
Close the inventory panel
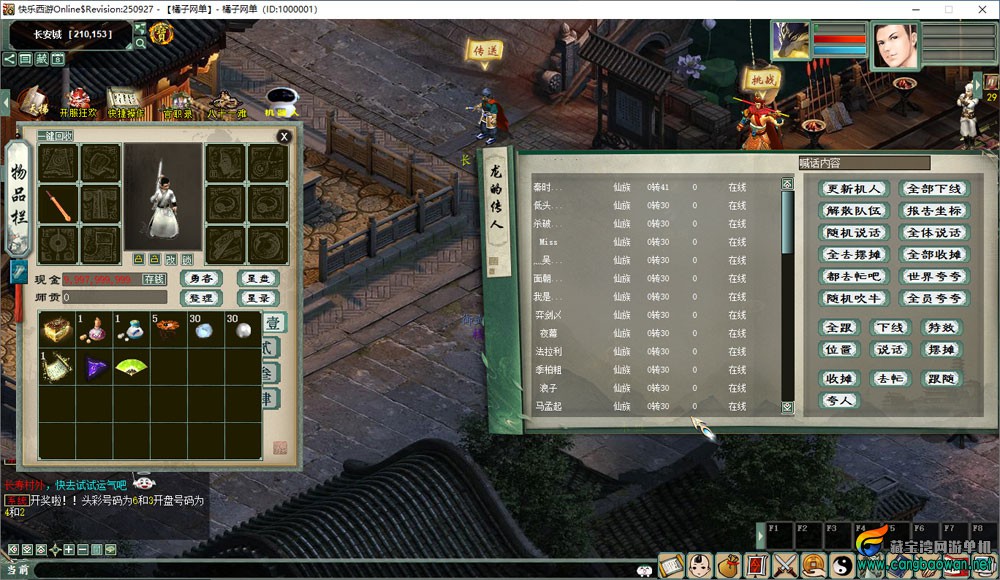pyautogui.click(x=284, y=136)
